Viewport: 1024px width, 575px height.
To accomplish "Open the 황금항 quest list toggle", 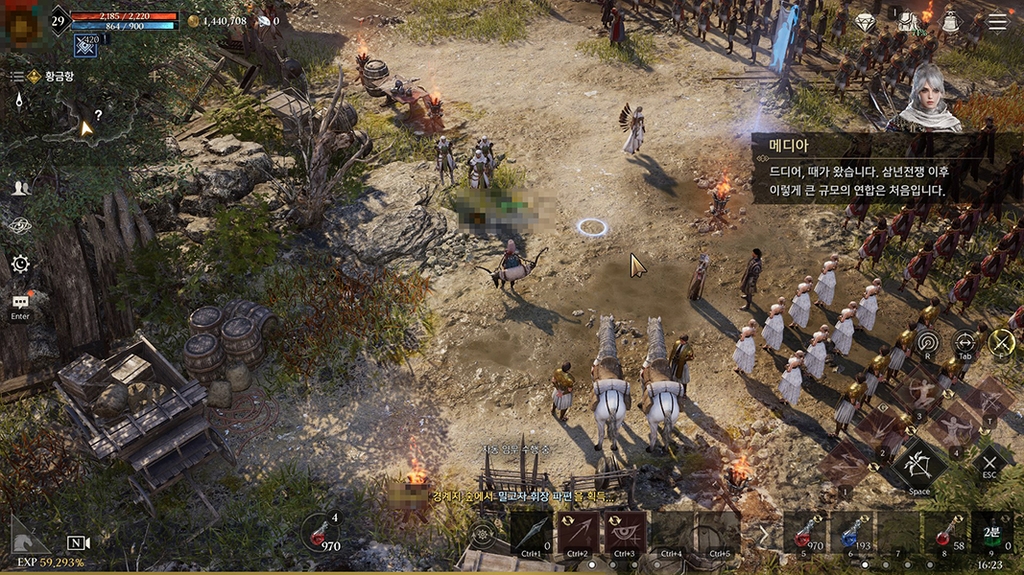I will pos(17,76).
